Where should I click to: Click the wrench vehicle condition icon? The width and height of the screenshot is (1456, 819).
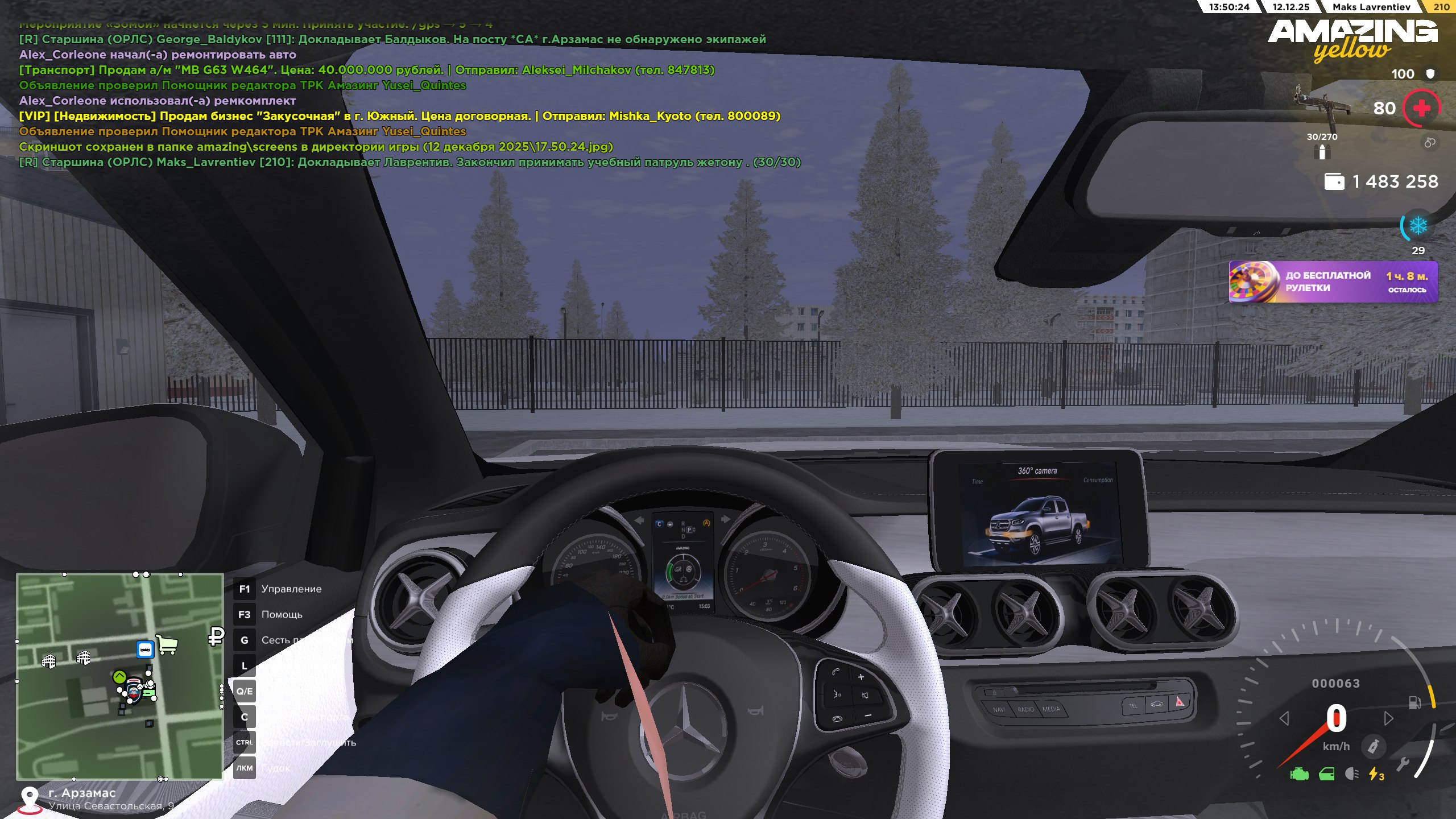pyautogui.click(x=1403, y=764)
